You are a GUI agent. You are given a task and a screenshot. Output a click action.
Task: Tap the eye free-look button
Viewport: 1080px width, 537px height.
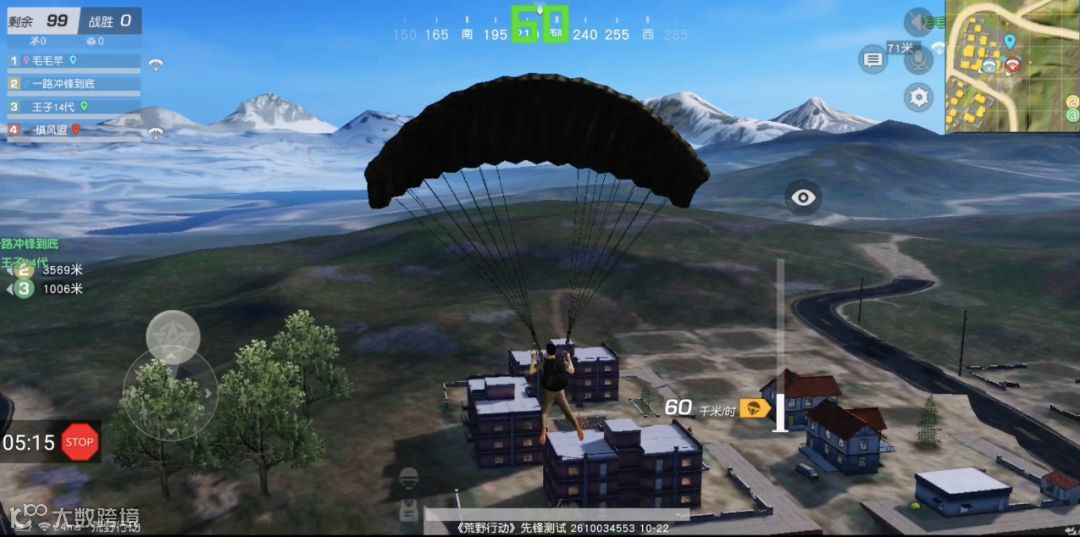(802, 197)
